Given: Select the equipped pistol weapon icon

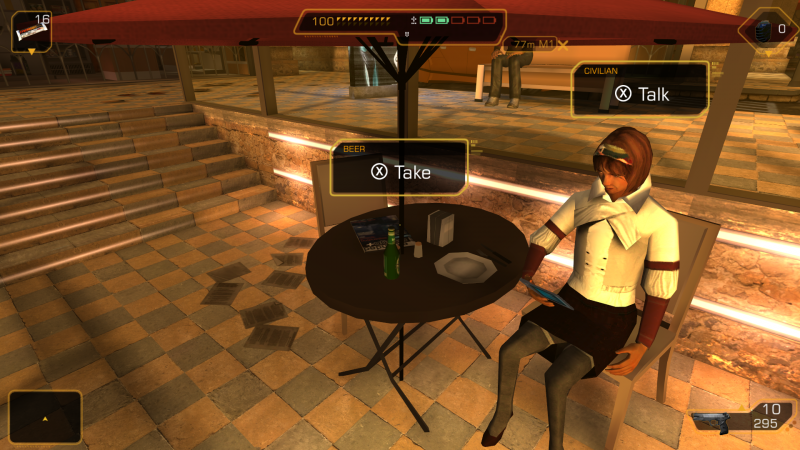Looking at the screenshot, I should pos(717,420).
